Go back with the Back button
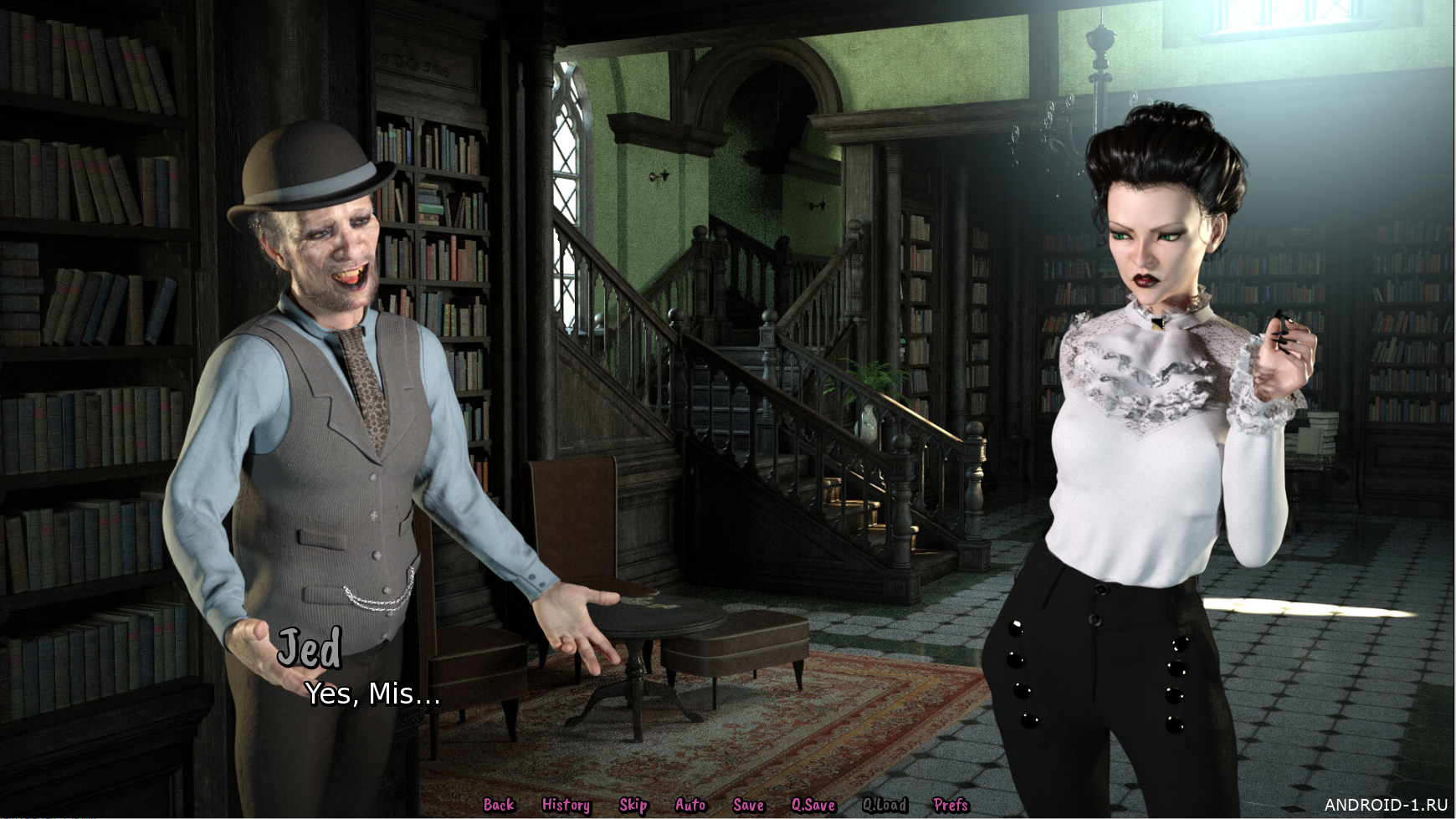Viewport: 1456px width, 819px height. click(499, 805)
